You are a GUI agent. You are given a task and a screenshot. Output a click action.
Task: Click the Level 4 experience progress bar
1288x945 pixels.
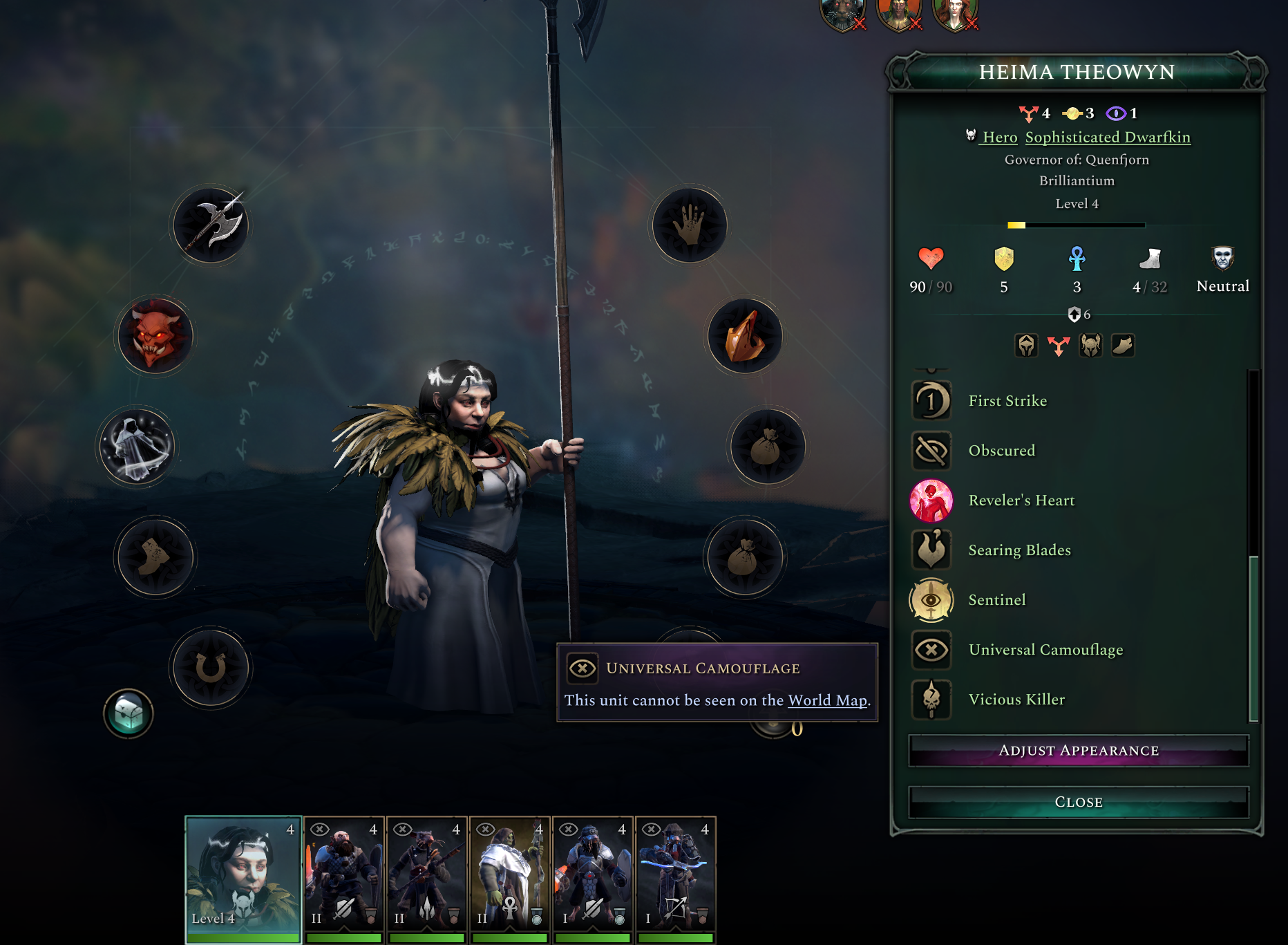point(1077,225)
